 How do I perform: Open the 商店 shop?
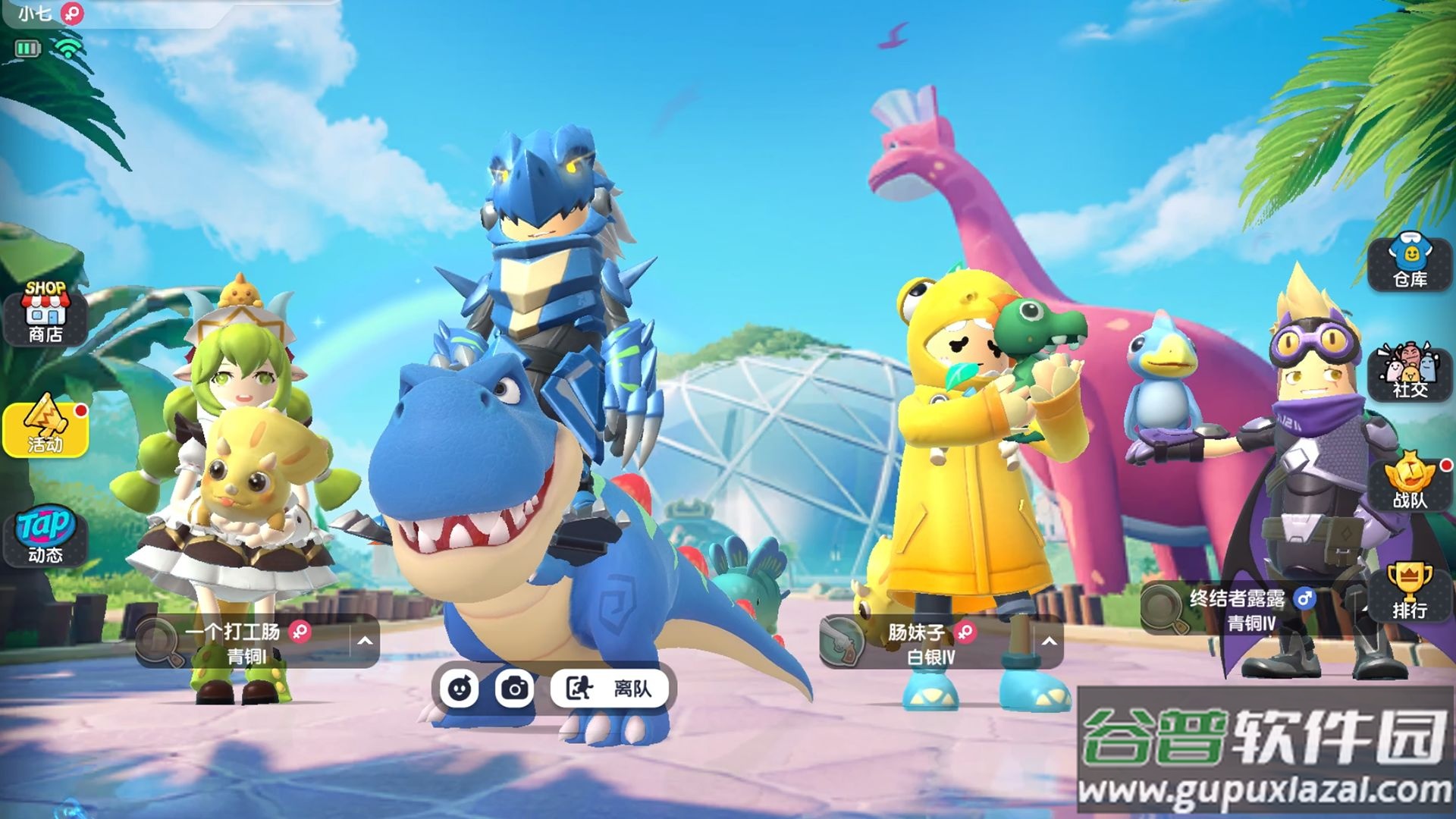point(45,312)
